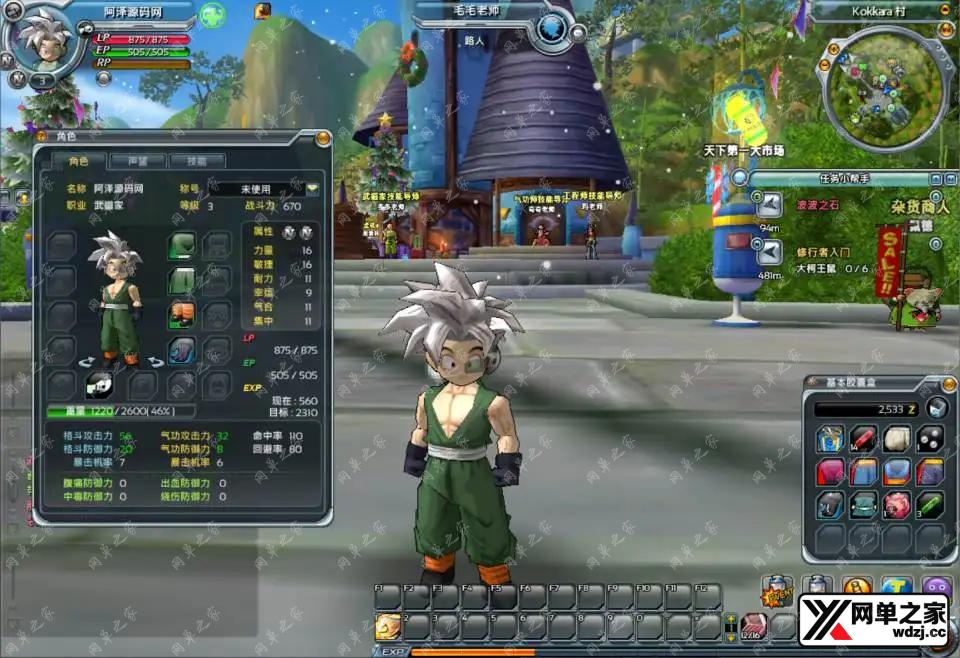Screen dimensions: 960x658
Task: Select the pink pig item in bag
Action: pyautogui.click(x=896, y=504)
